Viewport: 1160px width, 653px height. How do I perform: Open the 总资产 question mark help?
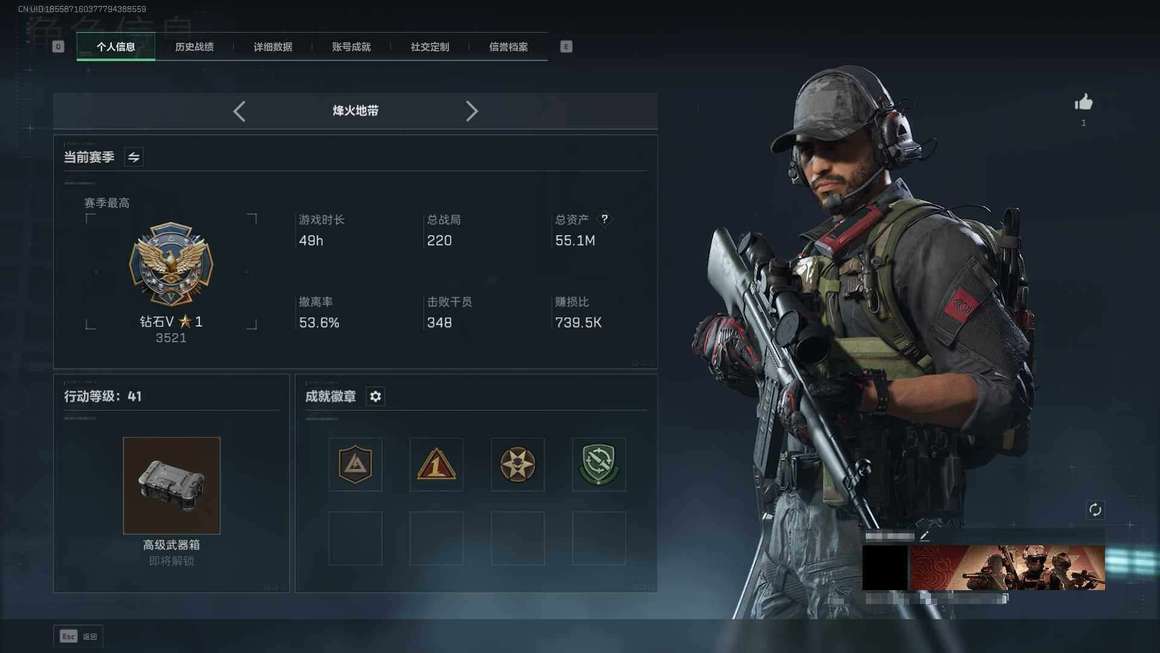[604, 219]
